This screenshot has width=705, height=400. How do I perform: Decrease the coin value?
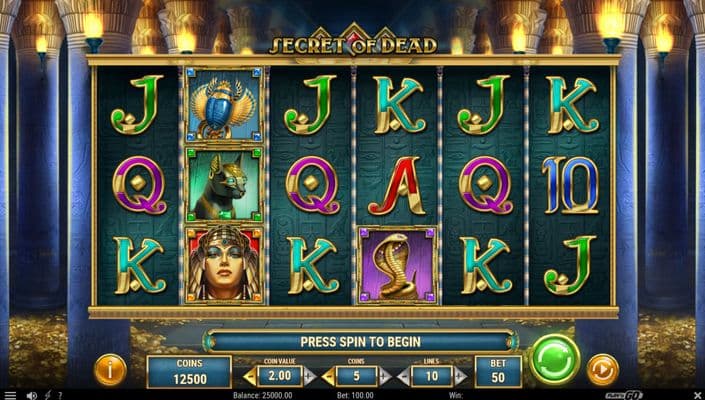tap(249, 377)
